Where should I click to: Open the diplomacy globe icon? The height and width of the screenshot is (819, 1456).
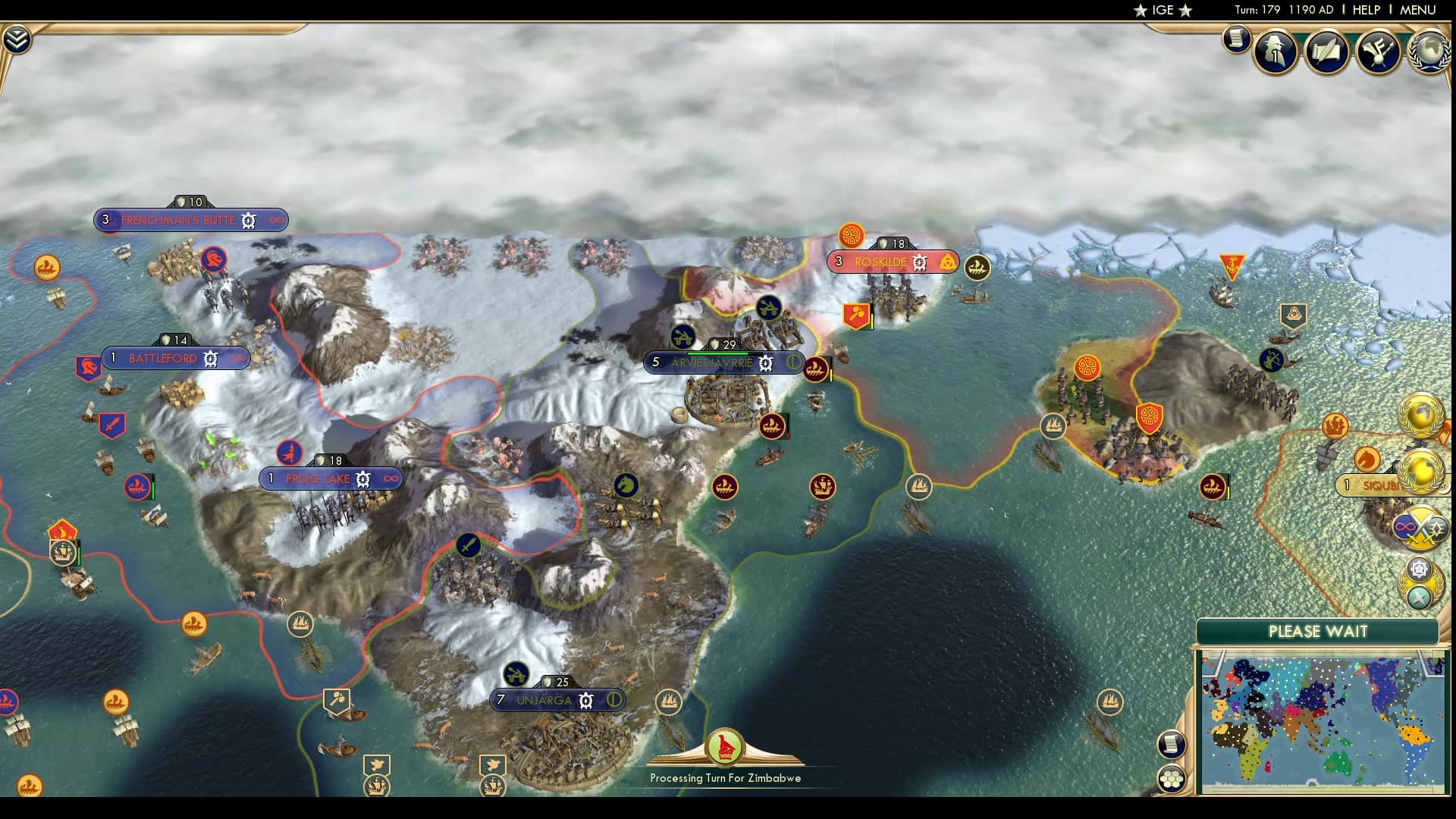point(1427,52)
